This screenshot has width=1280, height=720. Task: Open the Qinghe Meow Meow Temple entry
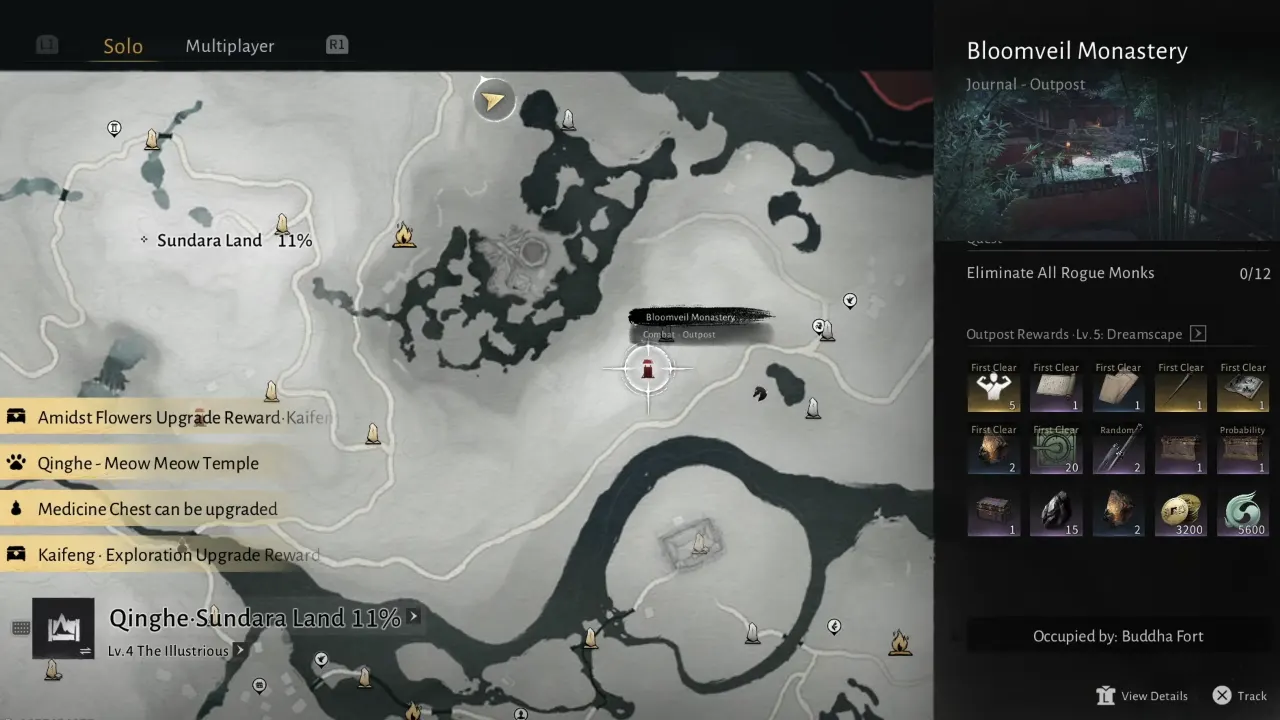click(x=148, y=463)
